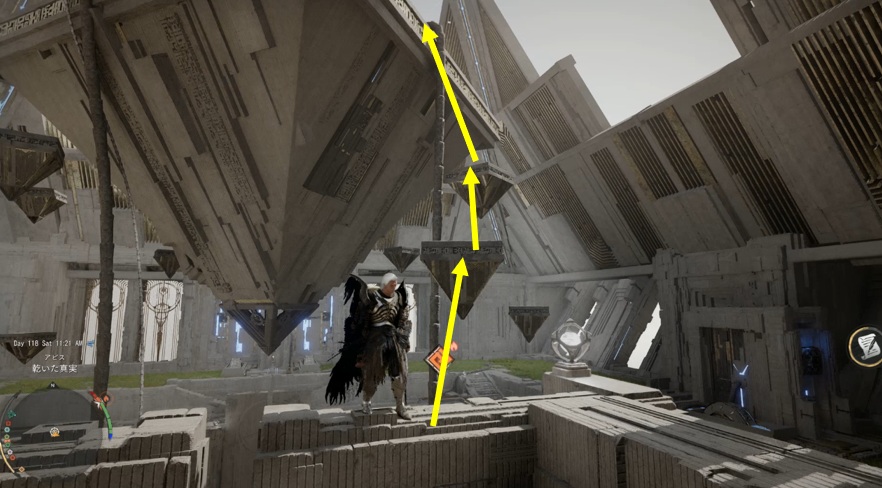Open the scroll and quill journal icon
The width and height of the screenshot is (882, 488).
865,346
